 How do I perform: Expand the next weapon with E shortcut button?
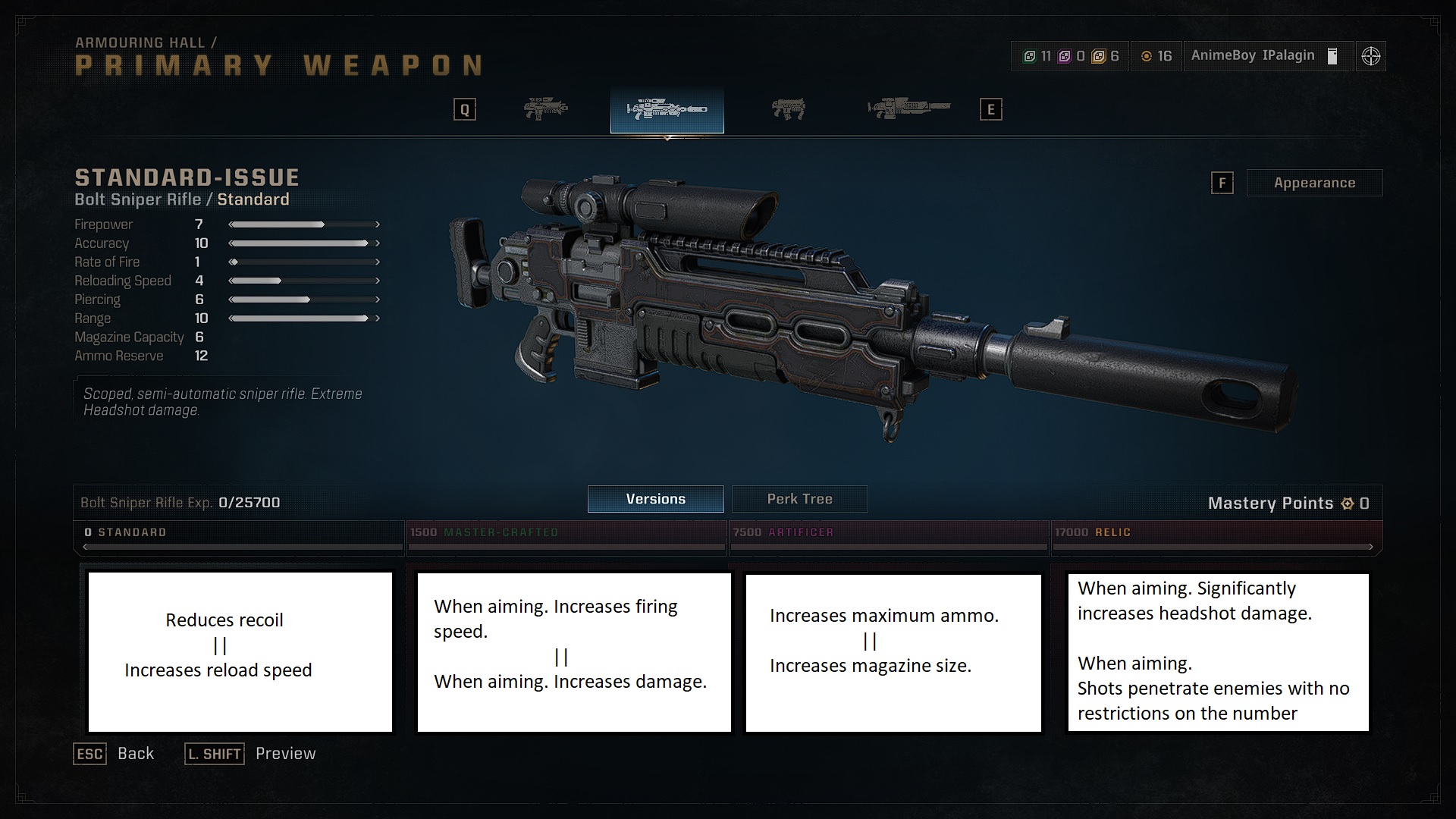[990, 108]
